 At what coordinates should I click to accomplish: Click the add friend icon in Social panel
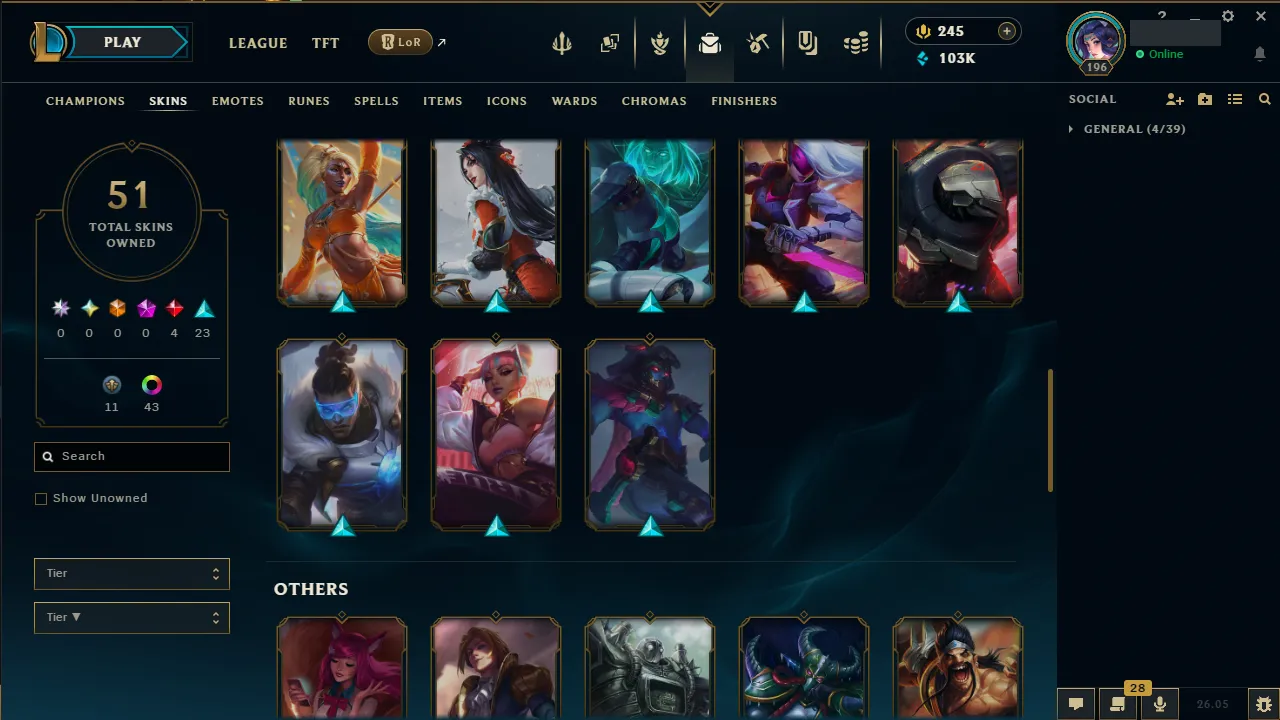tap(1174, 99)
